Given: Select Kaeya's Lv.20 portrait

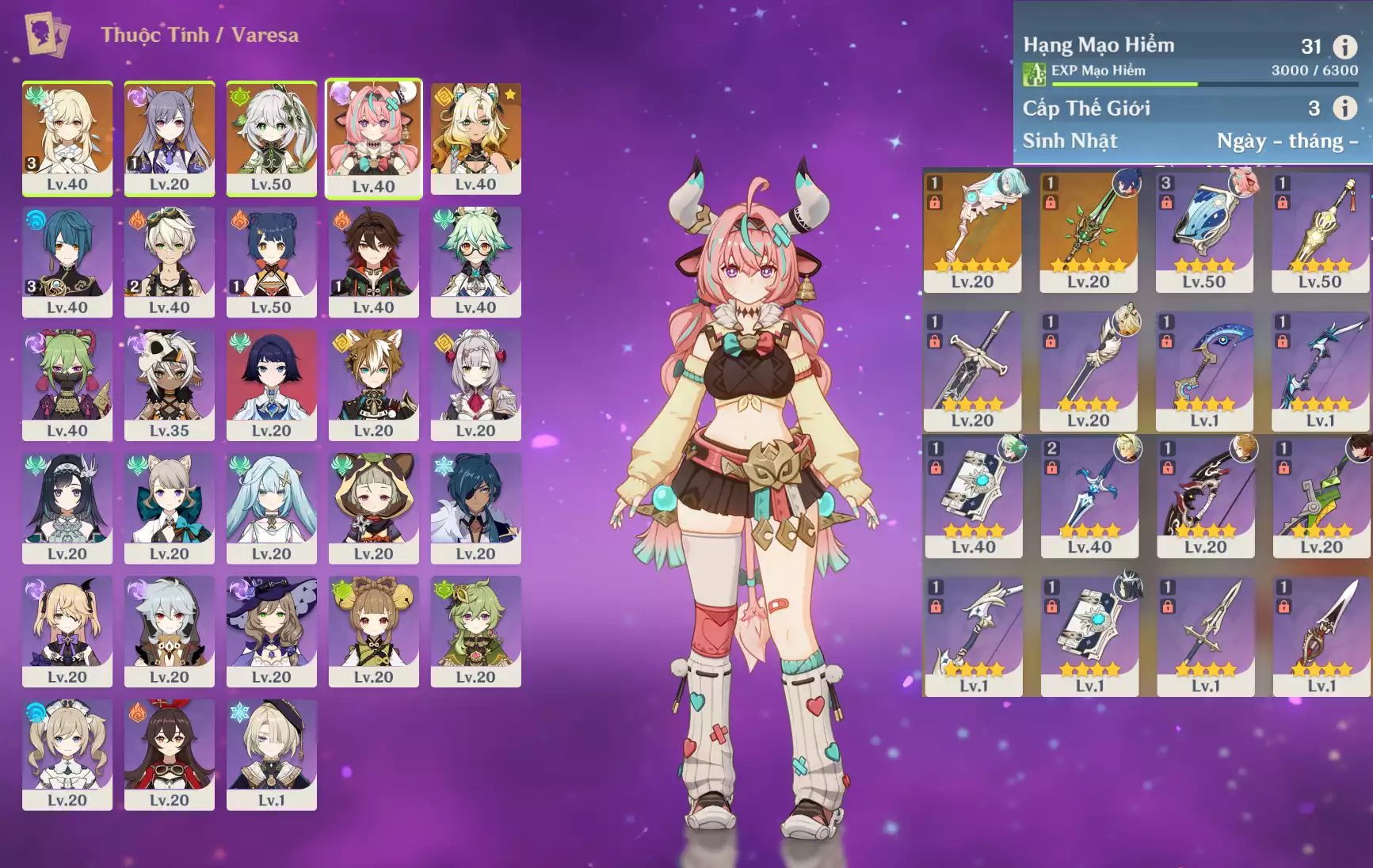Looking at the screenshot, I should (475, 508).
